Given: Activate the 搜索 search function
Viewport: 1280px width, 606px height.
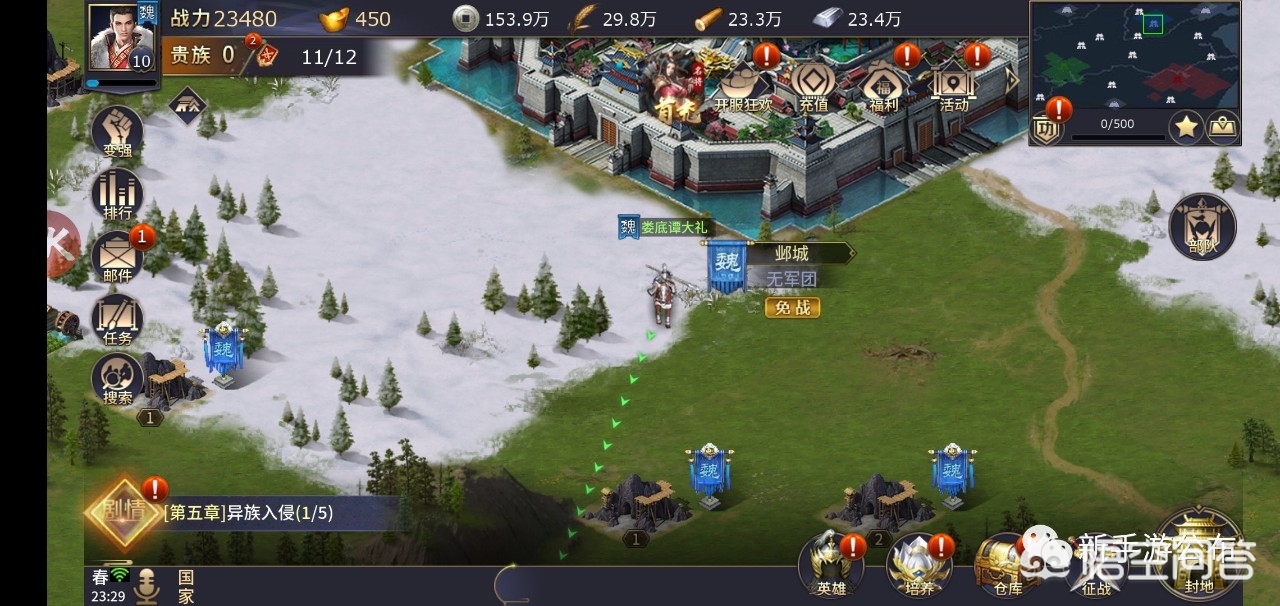Looking at the screenshot, I should tap(117, 380).
